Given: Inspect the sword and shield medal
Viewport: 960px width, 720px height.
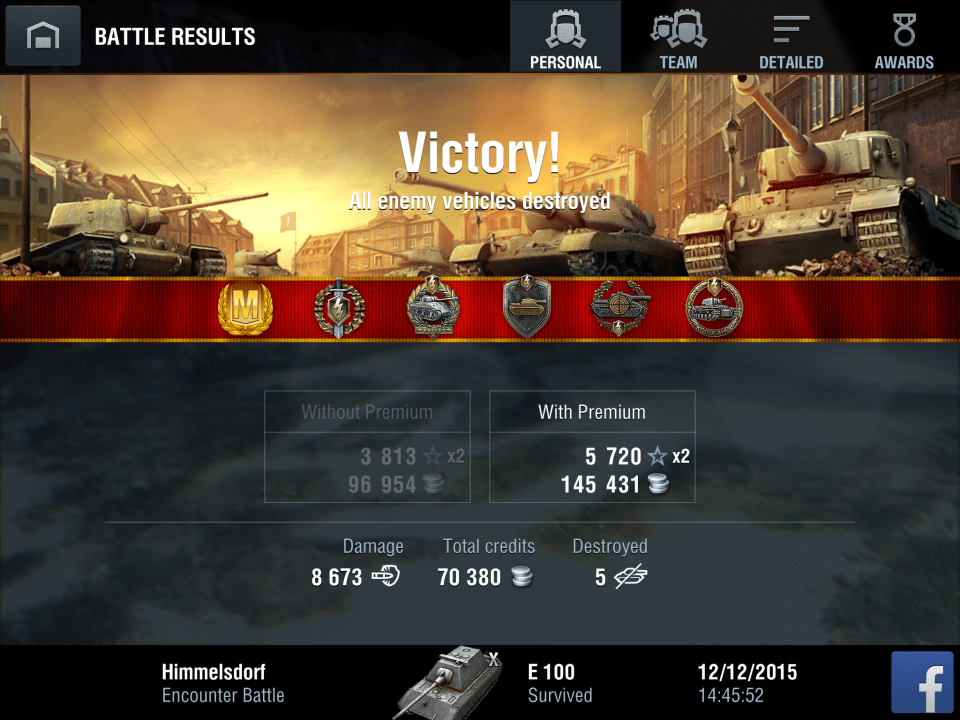Looking at the screenshot, I should click(x=339, y=310).
